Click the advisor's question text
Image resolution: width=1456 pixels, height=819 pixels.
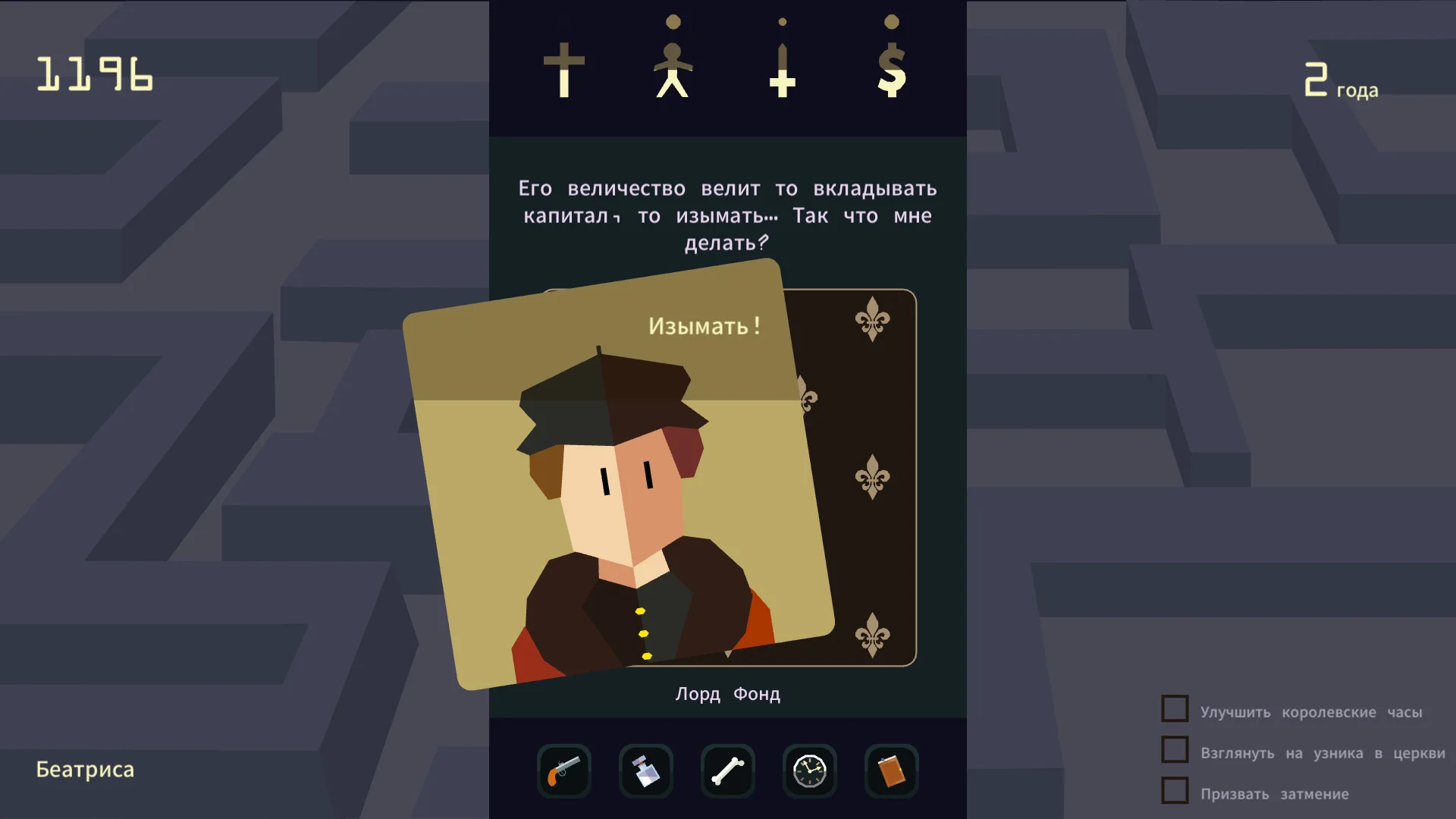726,216
